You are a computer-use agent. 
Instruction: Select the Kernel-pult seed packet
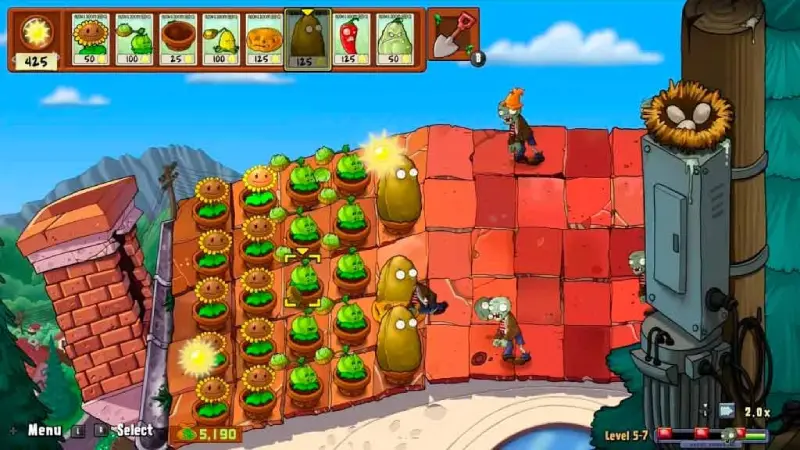click(221, 39)
